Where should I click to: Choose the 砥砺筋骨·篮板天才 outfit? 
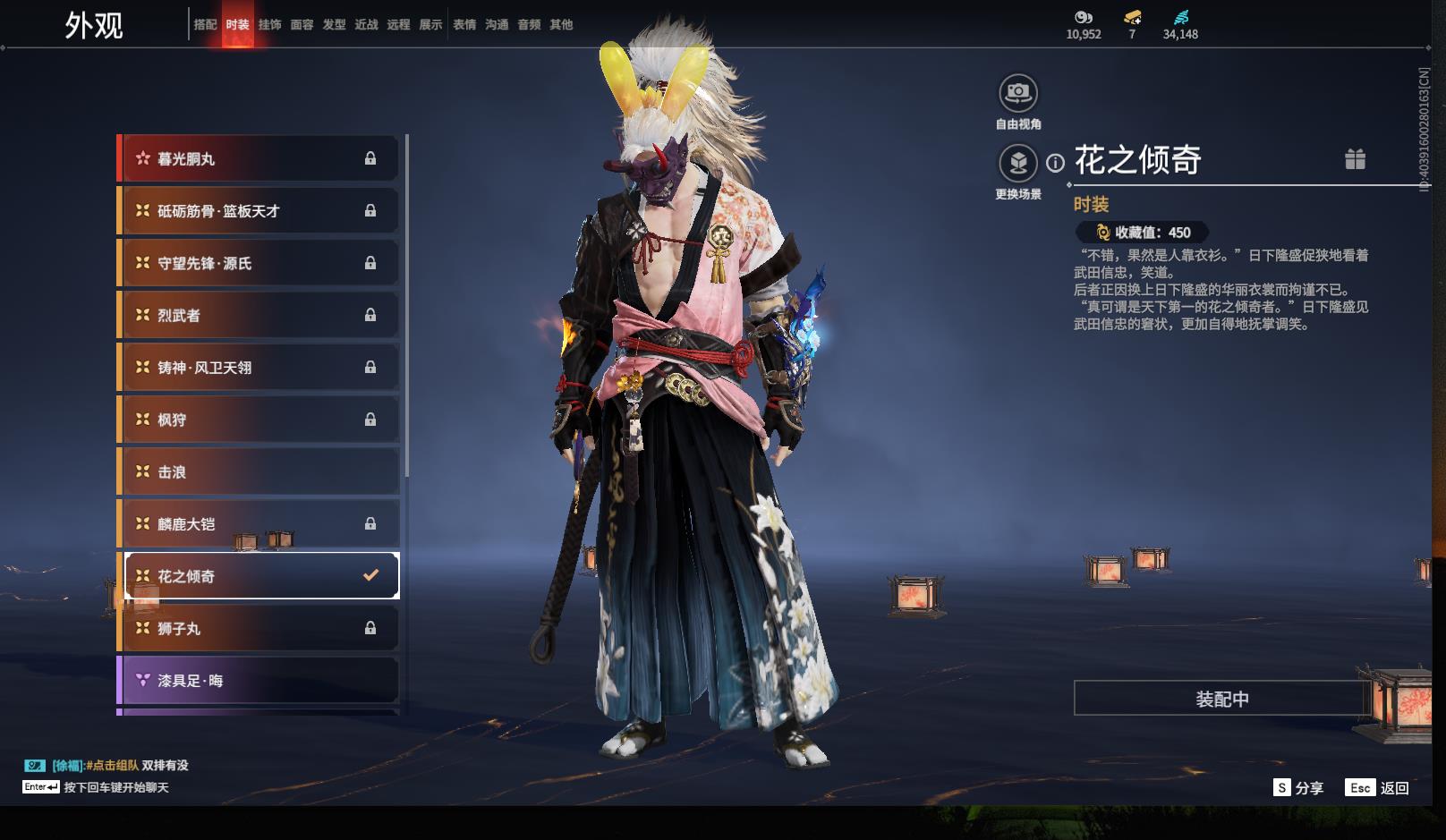coord(259,211)
